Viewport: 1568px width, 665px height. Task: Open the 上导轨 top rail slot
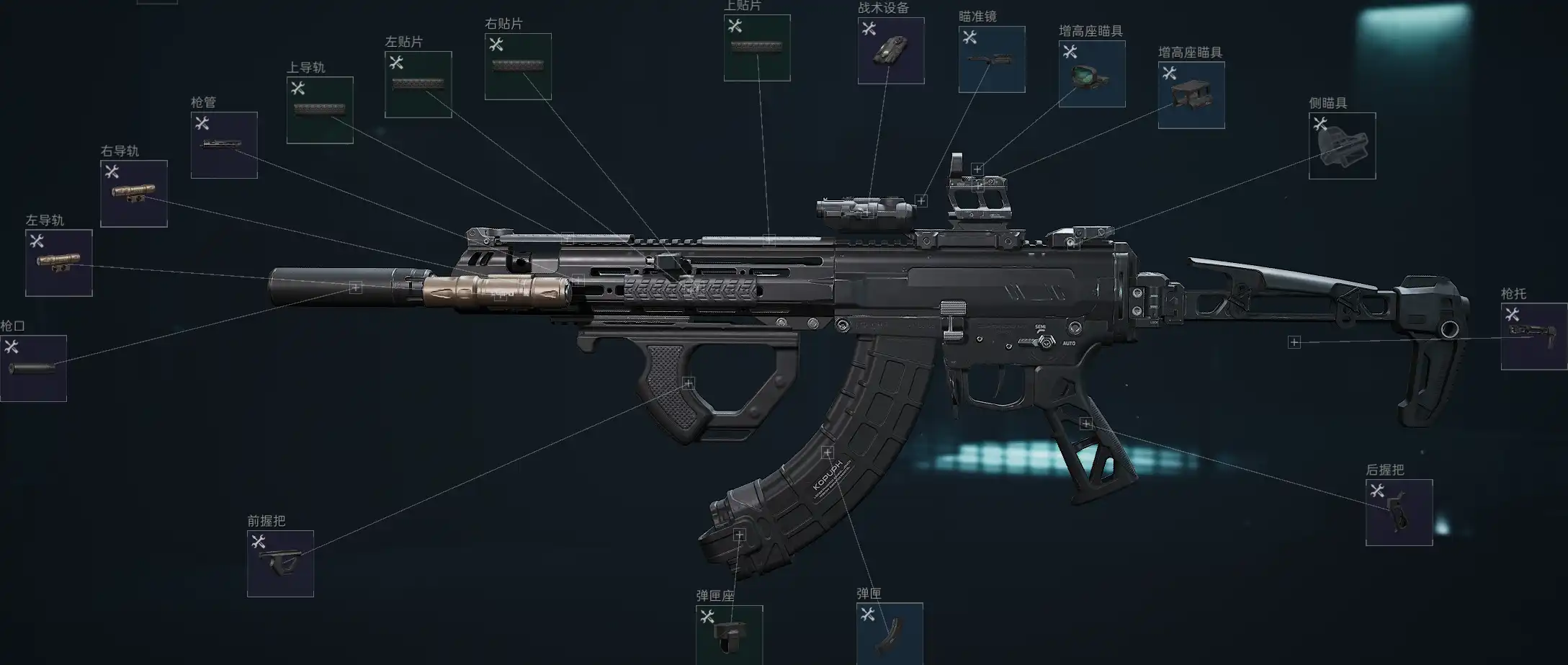point(320,110)
